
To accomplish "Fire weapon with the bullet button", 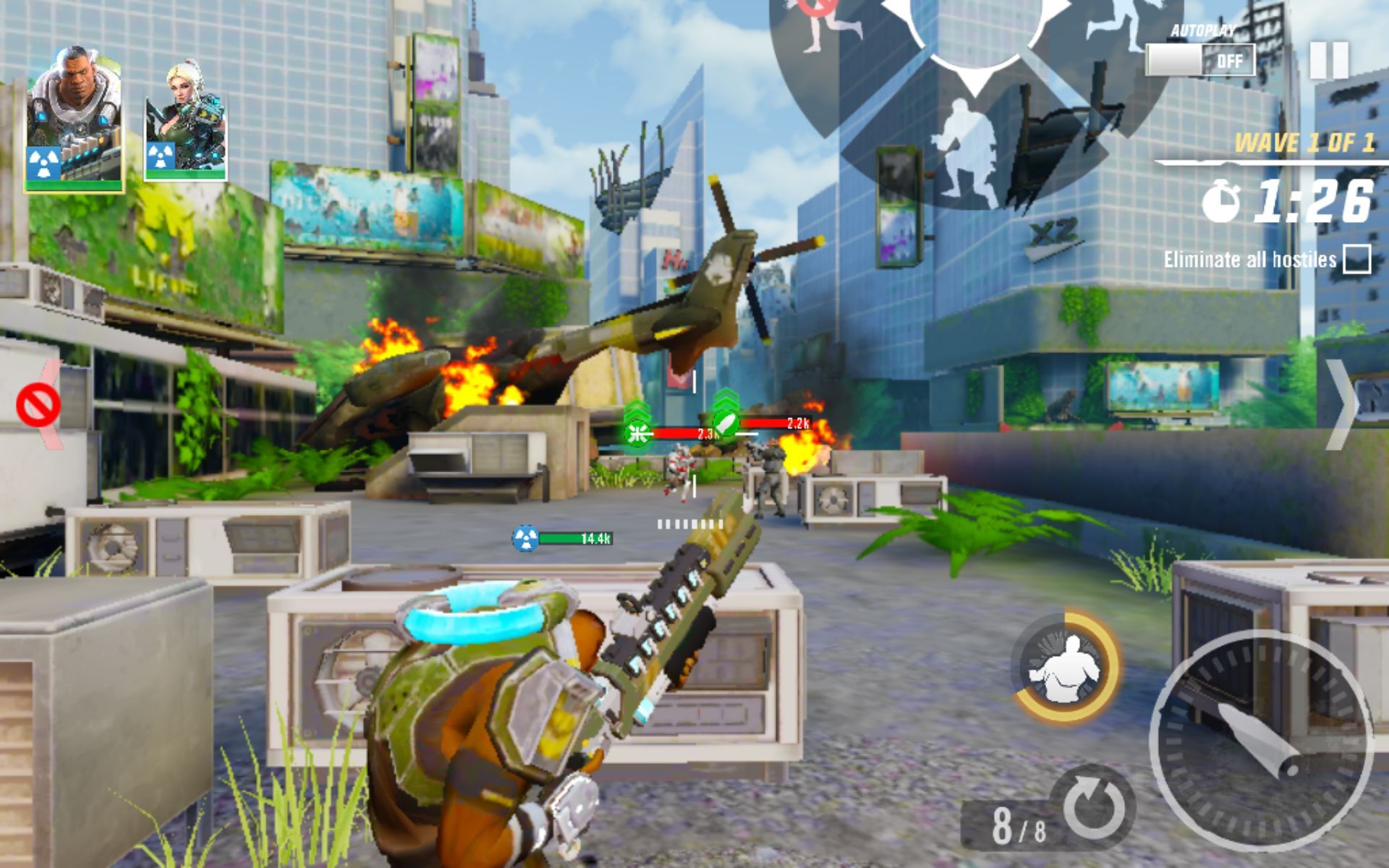I will pyautogui.click(x=1261, y=740).
